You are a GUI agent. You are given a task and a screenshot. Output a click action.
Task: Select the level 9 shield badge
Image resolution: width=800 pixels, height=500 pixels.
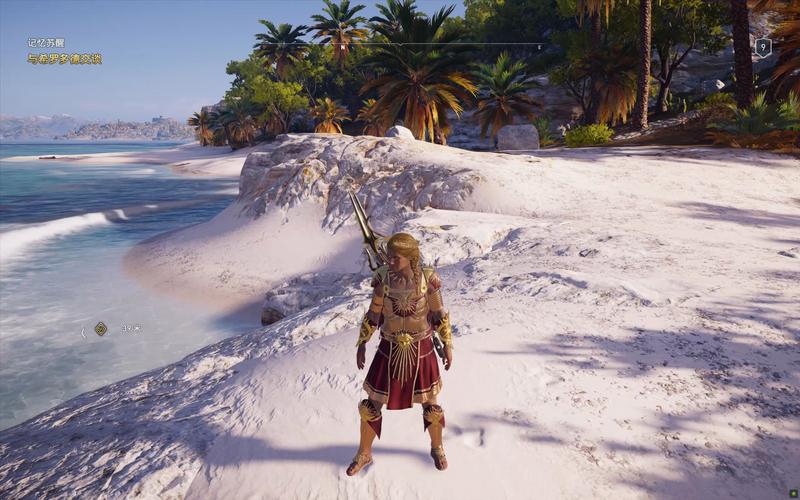[763, 46]
